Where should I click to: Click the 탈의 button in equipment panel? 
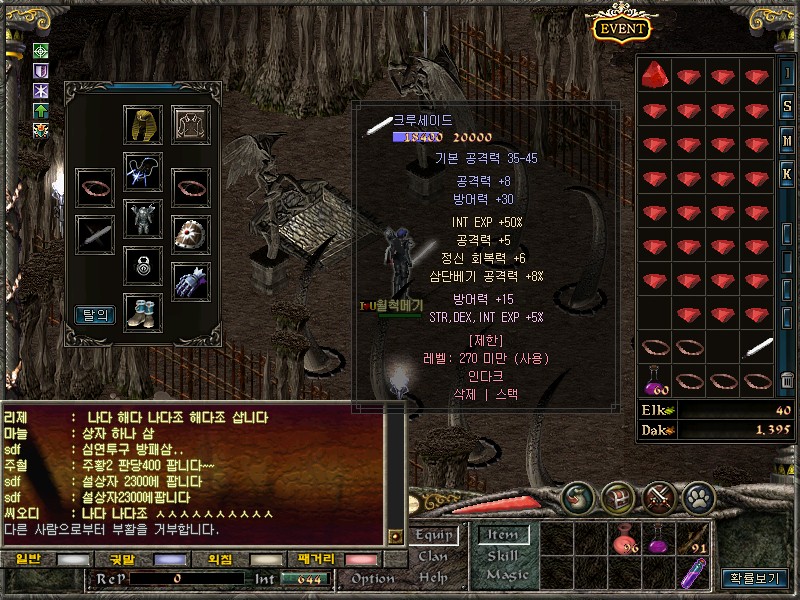(95, 314)
